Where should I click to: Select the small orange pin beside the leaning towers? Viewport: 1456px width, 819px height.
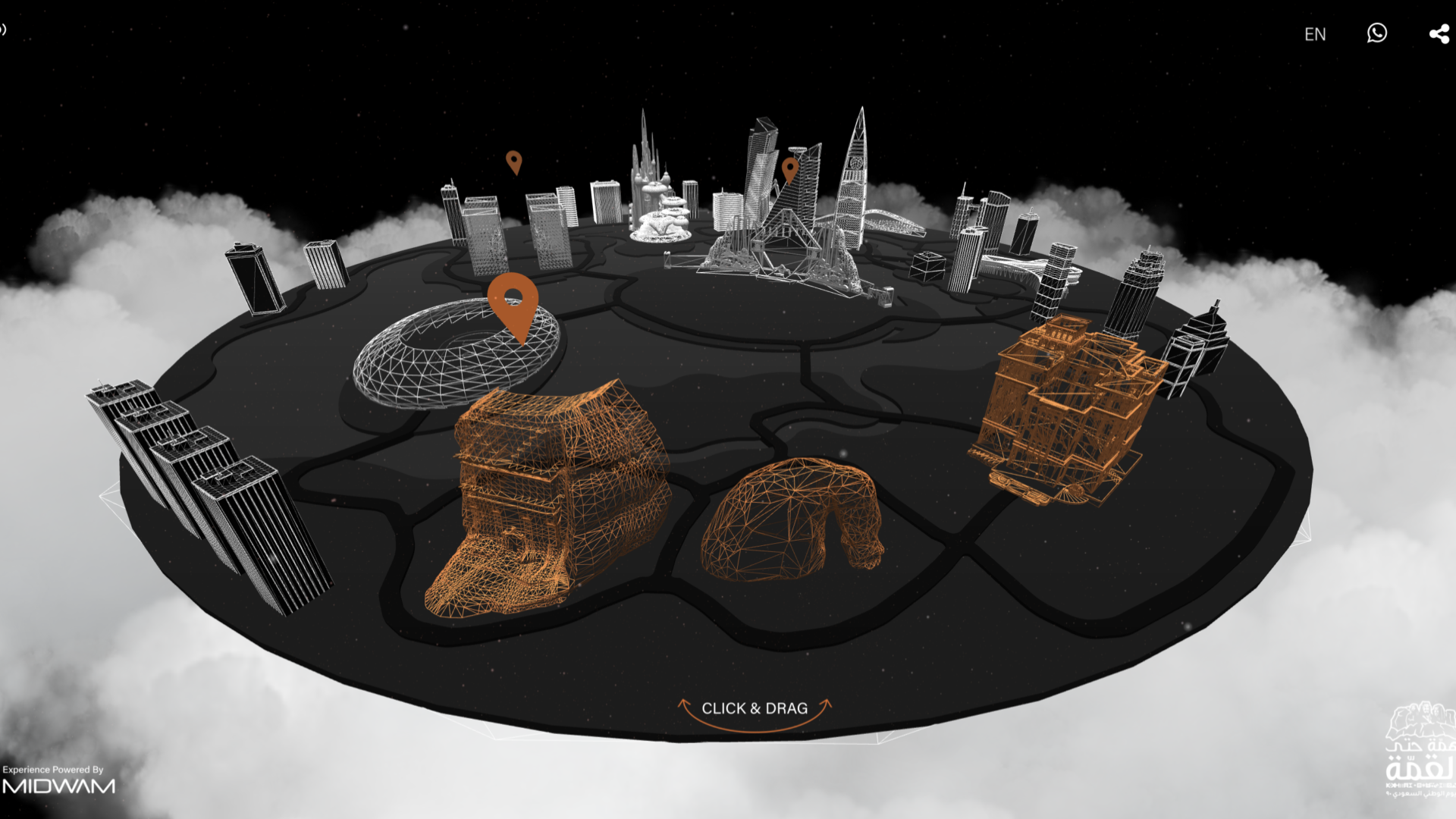(789, 169)
